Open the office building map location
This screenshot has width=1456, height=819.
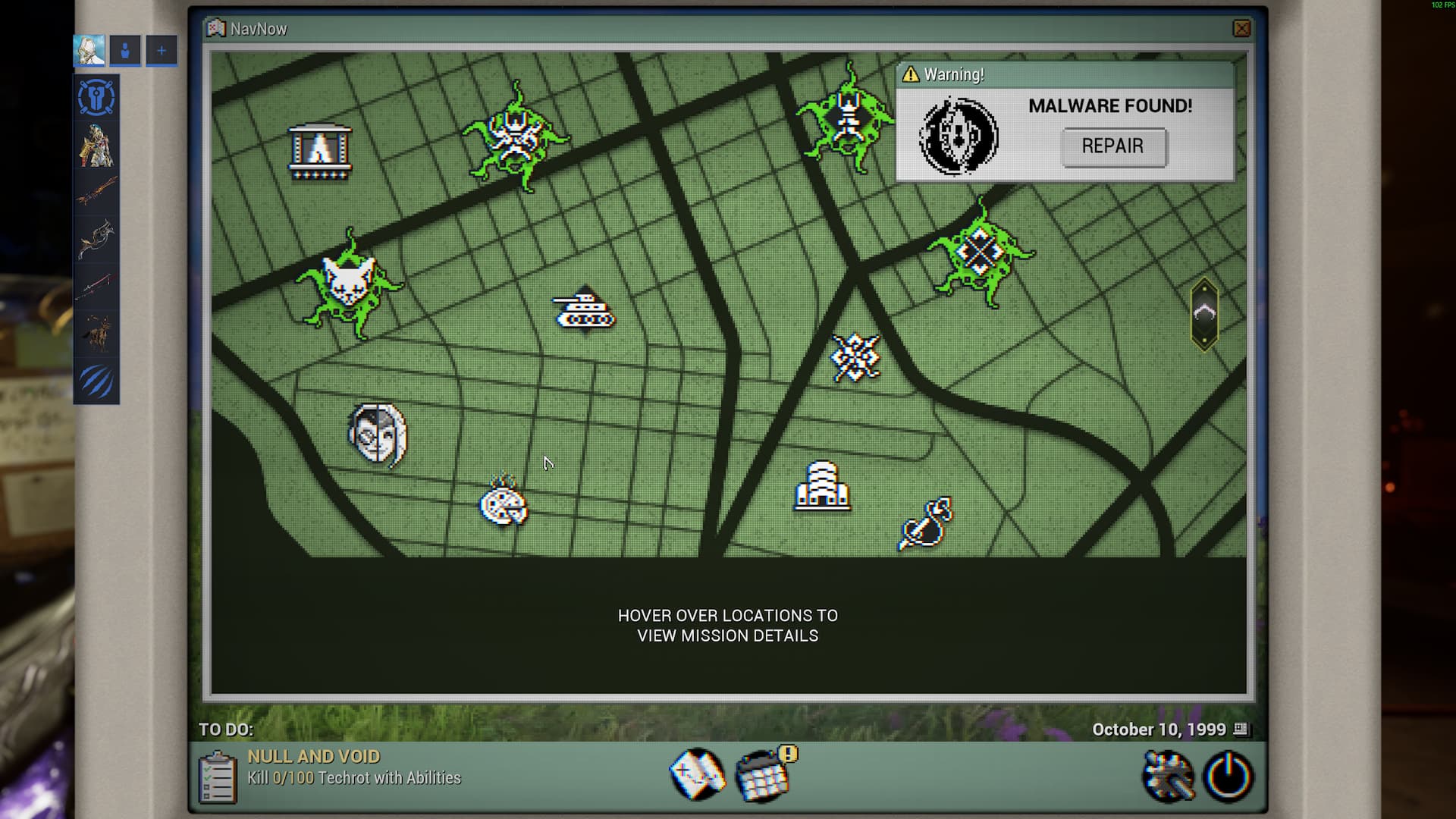821,486
